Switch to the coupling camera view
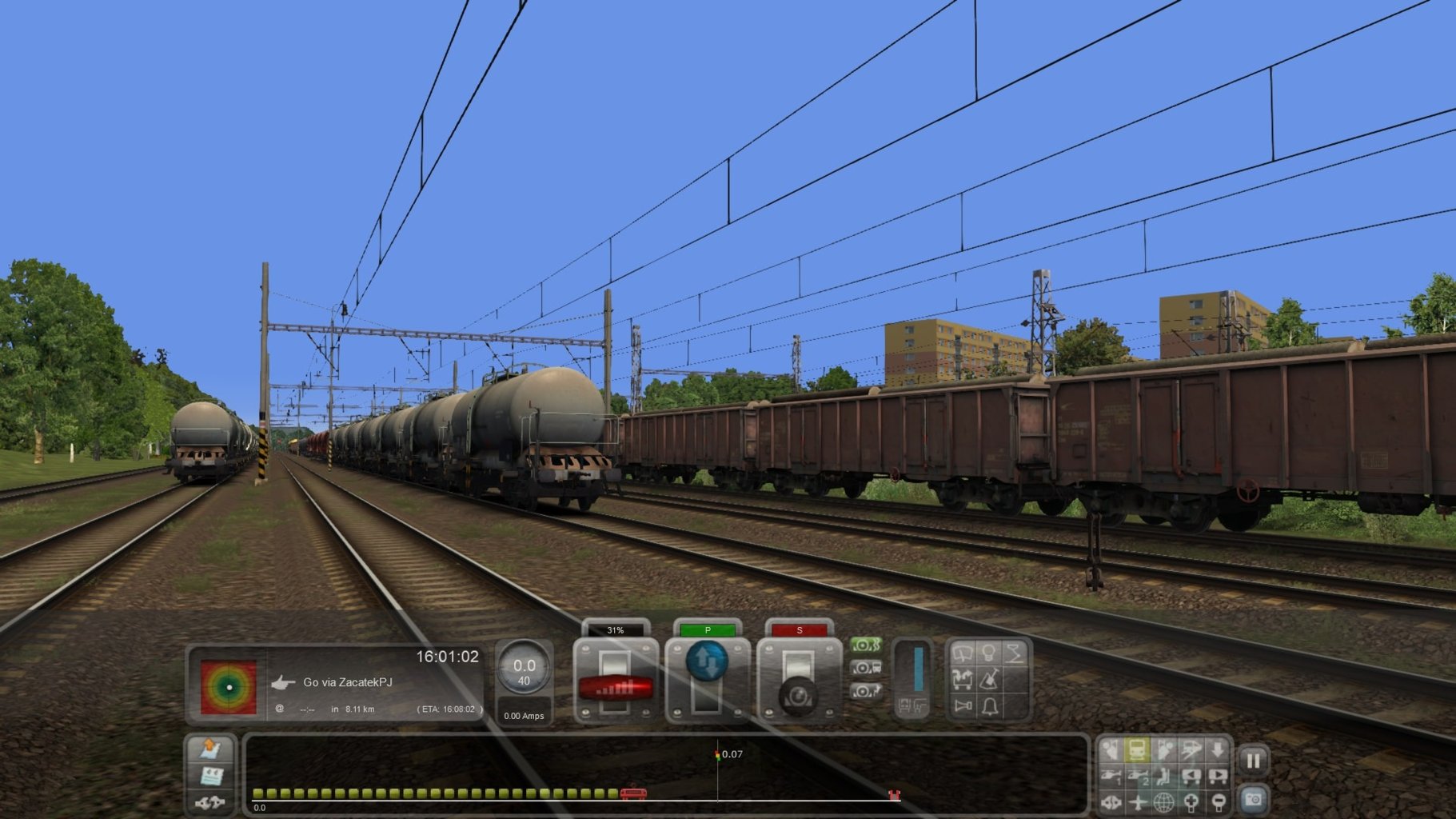The height and width of the screenshot is (819, 1456). [x=1111, y=804]
